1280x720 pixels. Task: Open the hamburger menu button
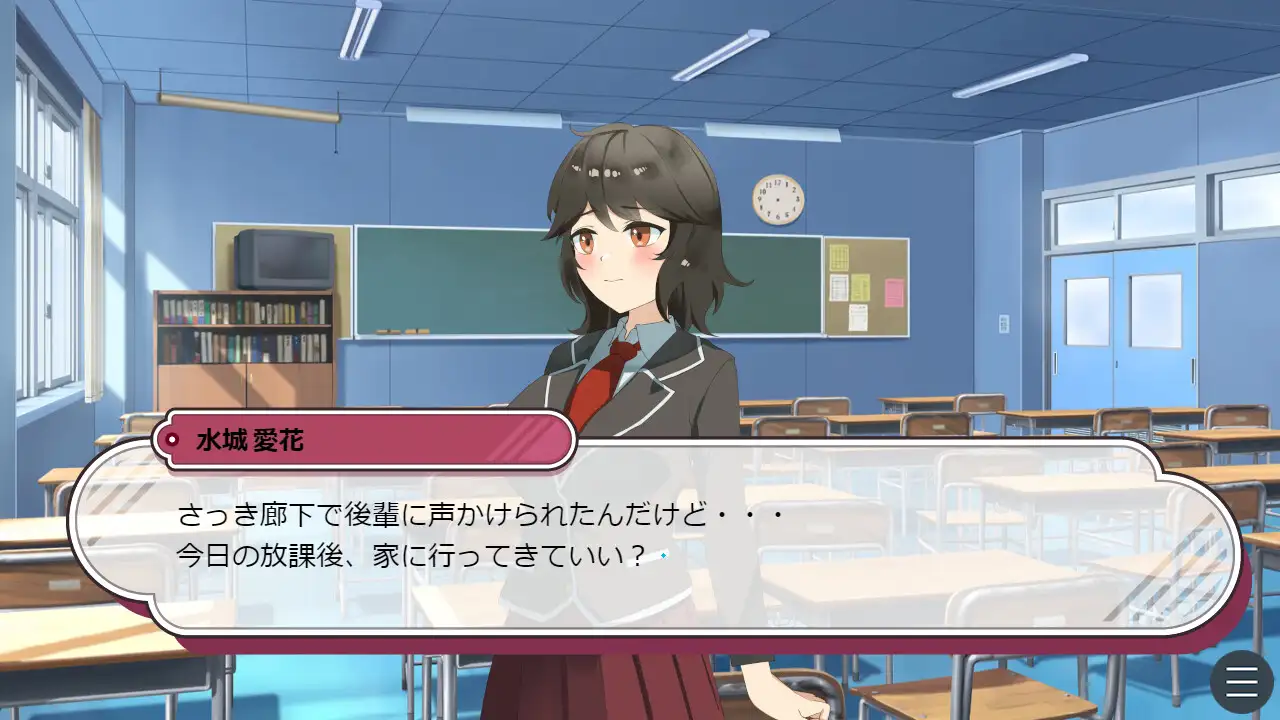[x=1241, y=682]
